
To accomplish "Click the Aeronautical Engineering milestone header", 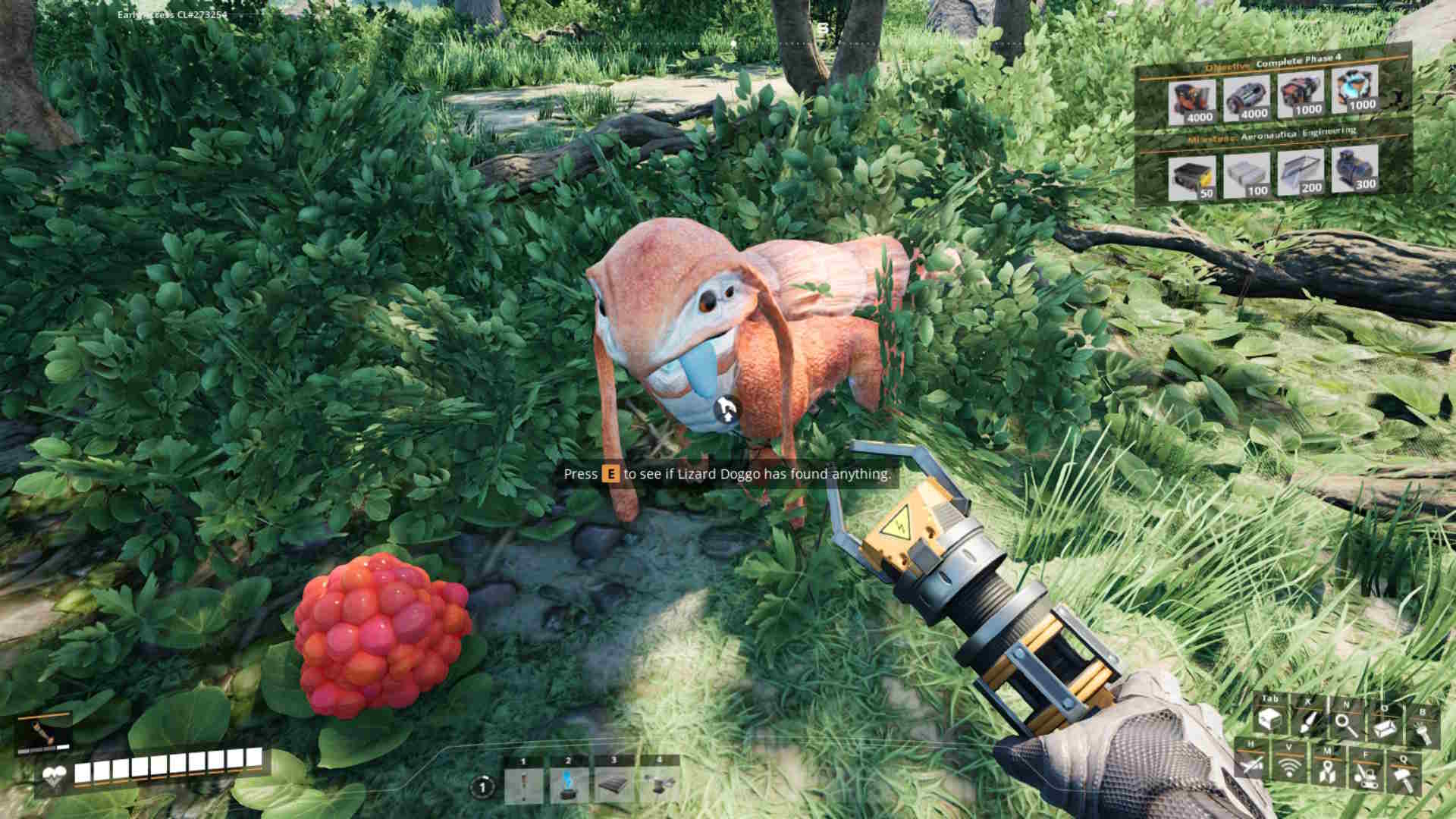I will click(1274, 134).
